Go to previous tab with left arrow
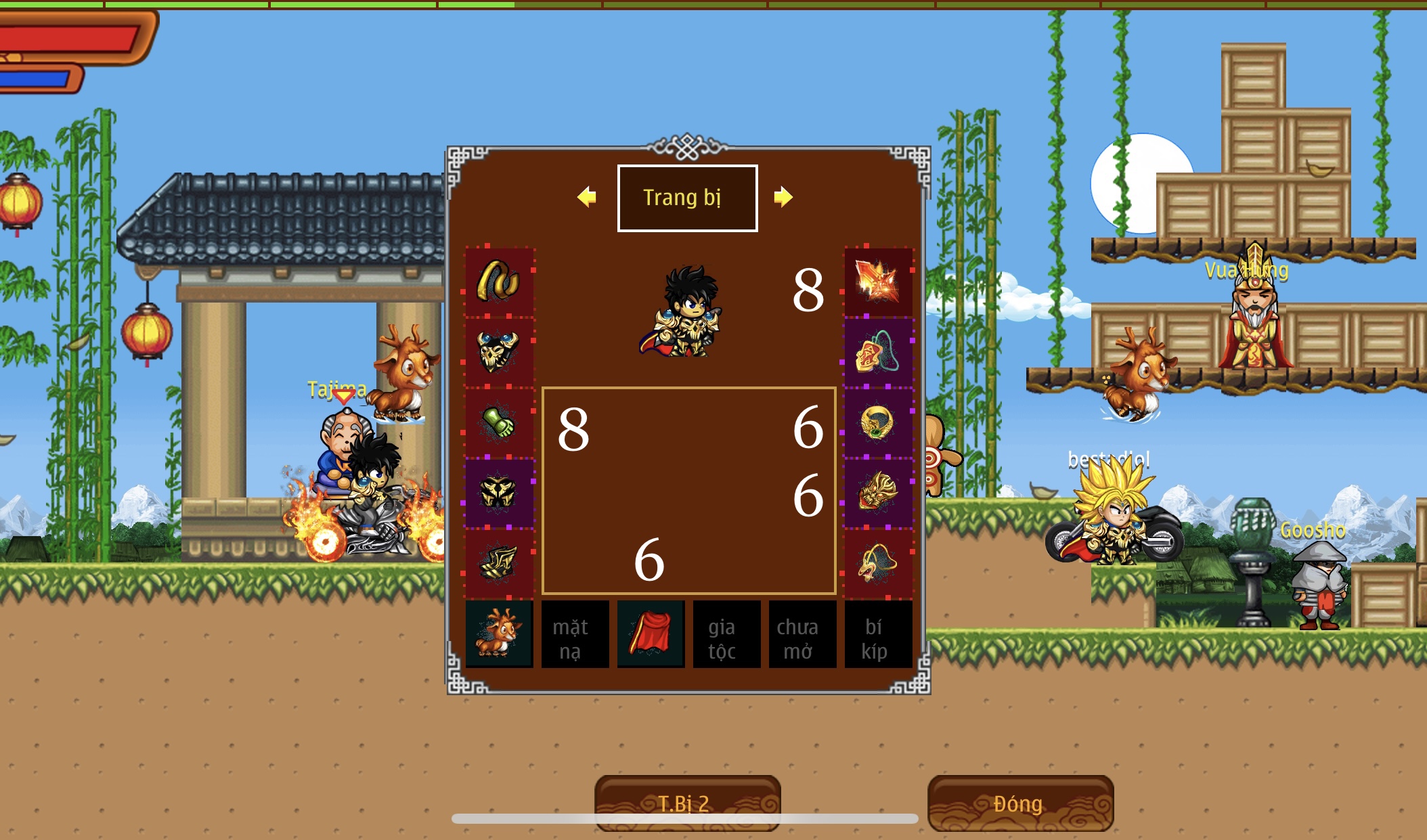1427x840 pixels. click(587, 197)
